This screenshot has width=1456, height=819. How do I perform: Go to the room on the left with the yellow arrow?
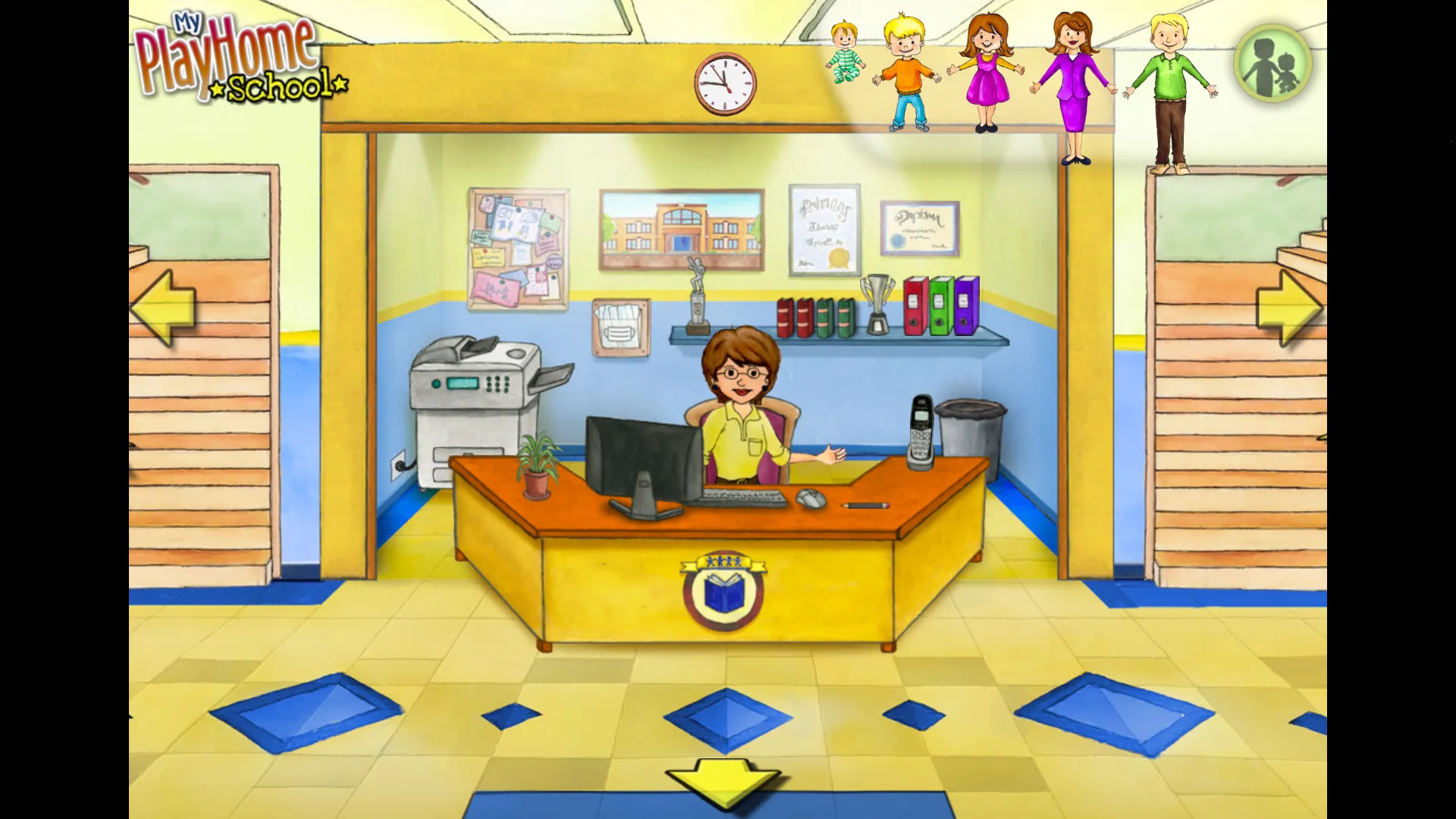(x=164, y=308)
